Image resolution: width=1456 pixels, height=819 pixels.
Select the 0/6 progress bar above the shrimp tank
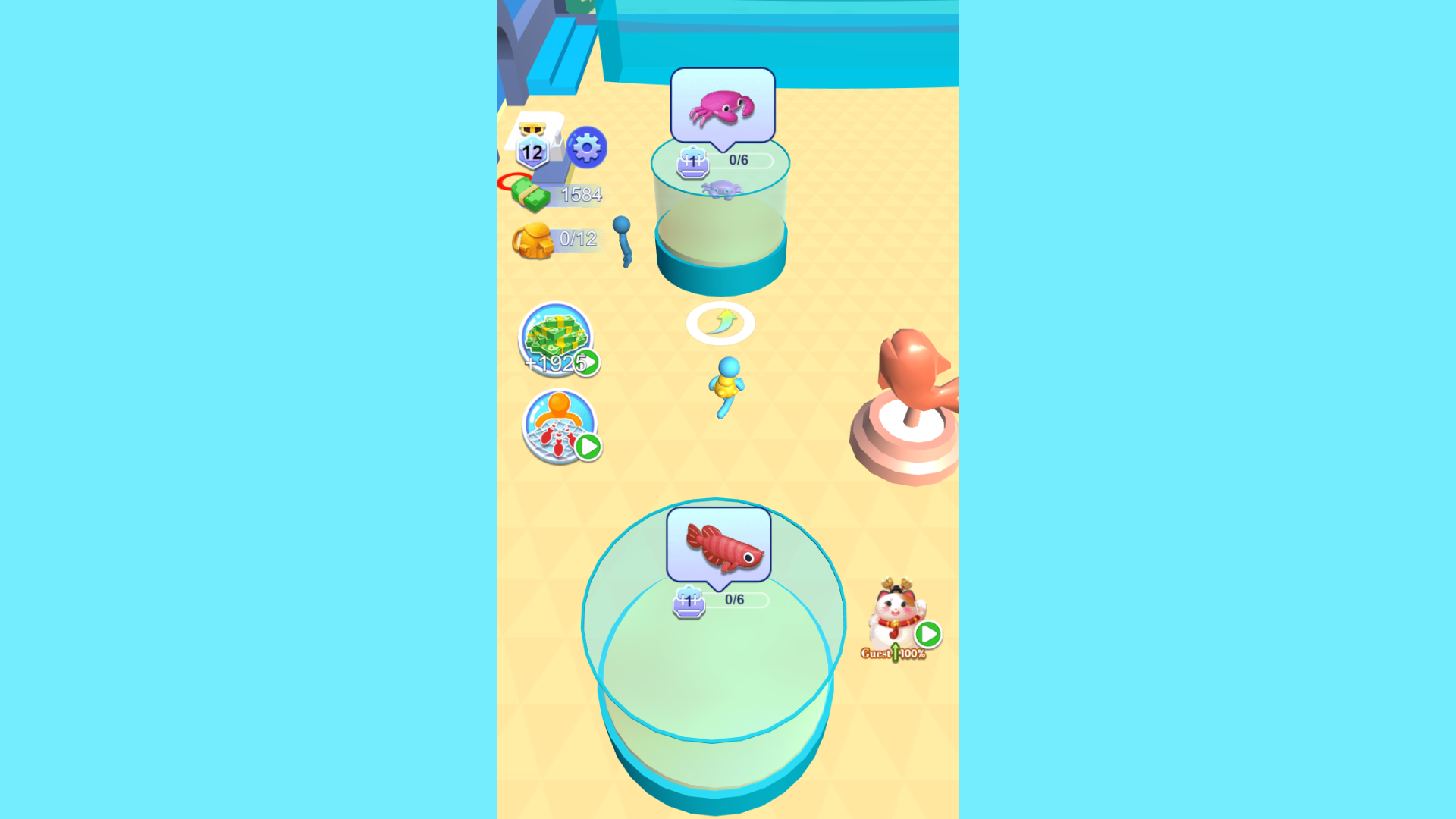click(736, 598)
